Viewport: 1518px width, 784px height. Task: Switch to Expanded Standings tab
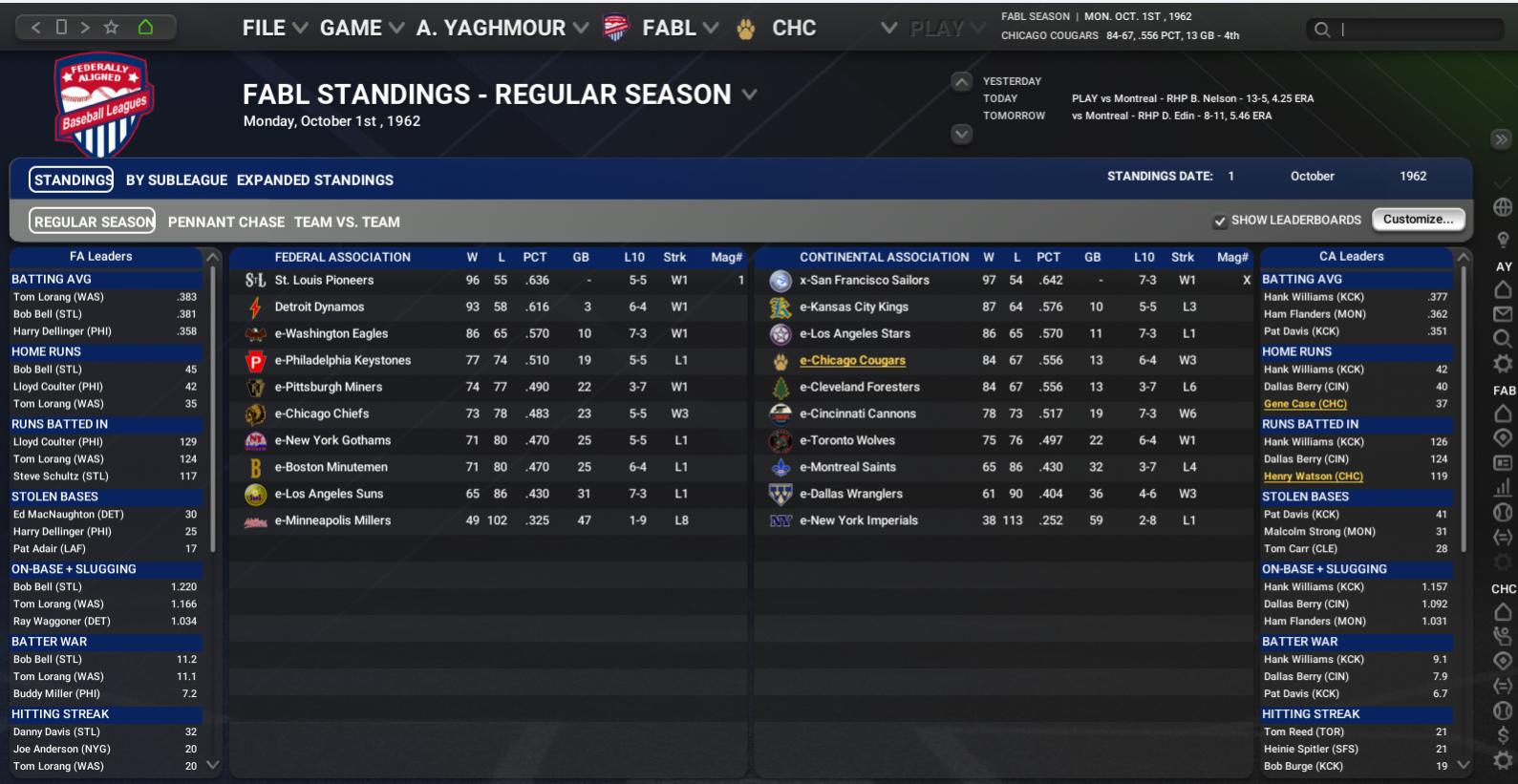tap(315, 180)
